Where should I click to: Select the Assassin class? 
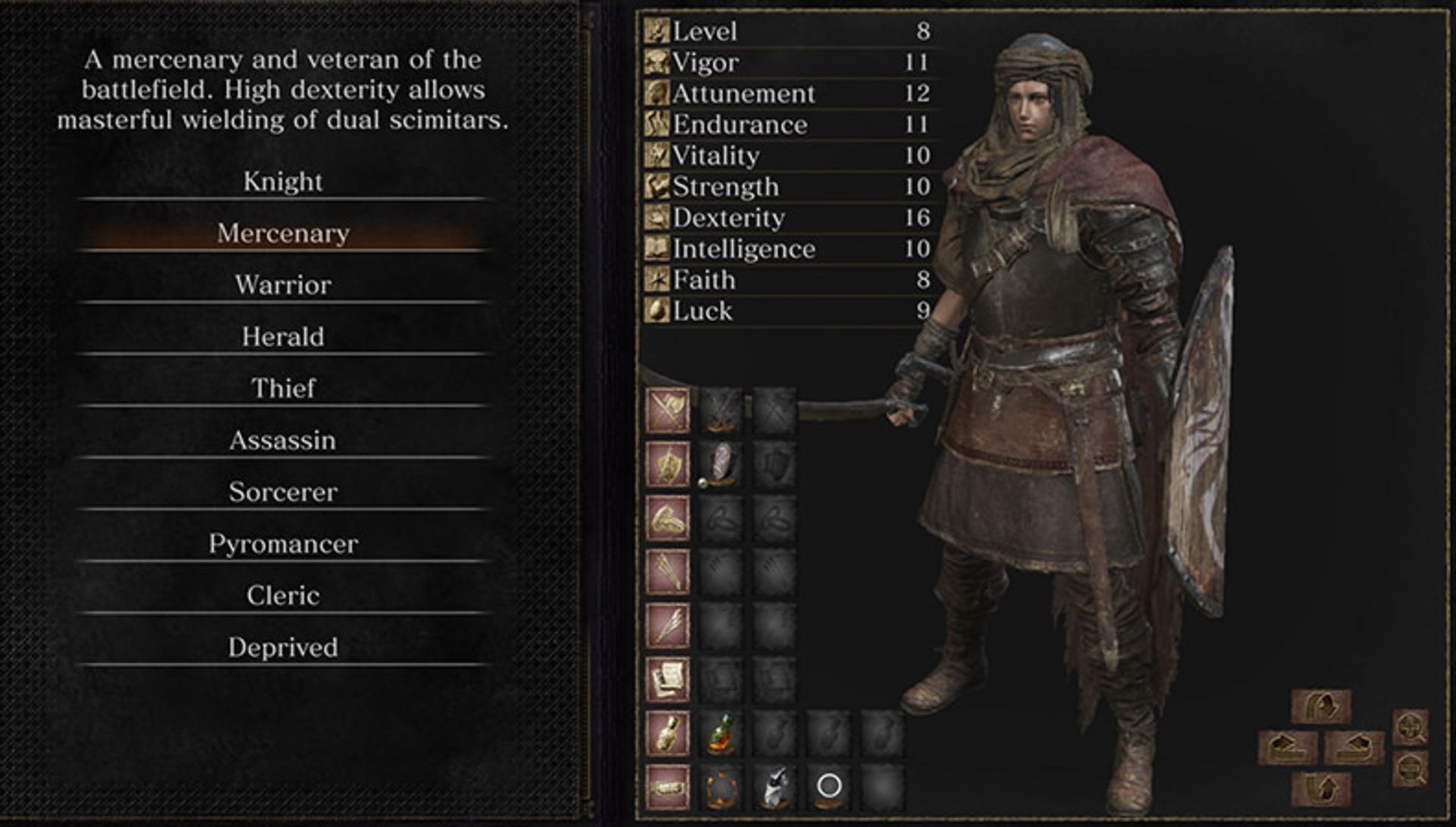[x=283, y=440]
